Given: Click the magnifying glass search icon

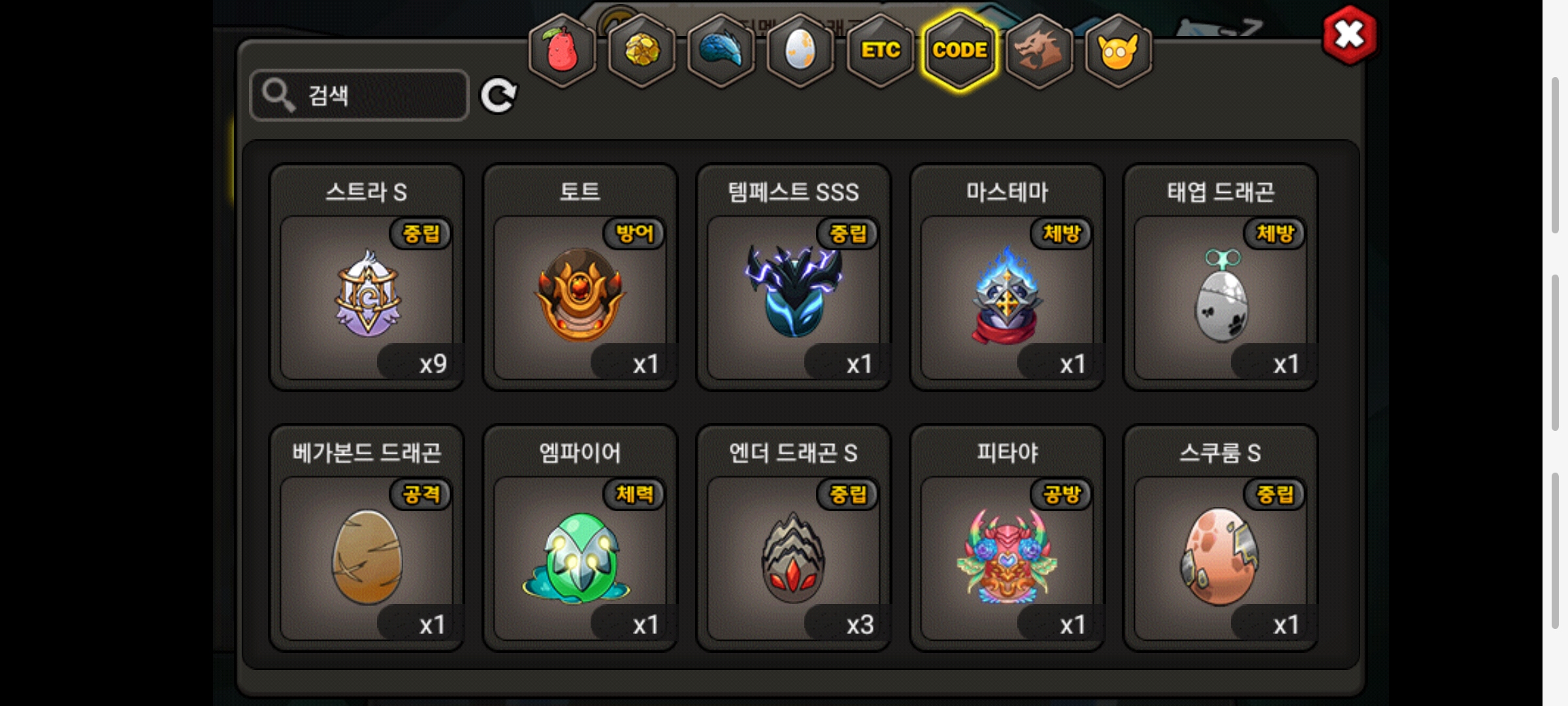Looking at the screenshot, I should click(x=278, y=94).
